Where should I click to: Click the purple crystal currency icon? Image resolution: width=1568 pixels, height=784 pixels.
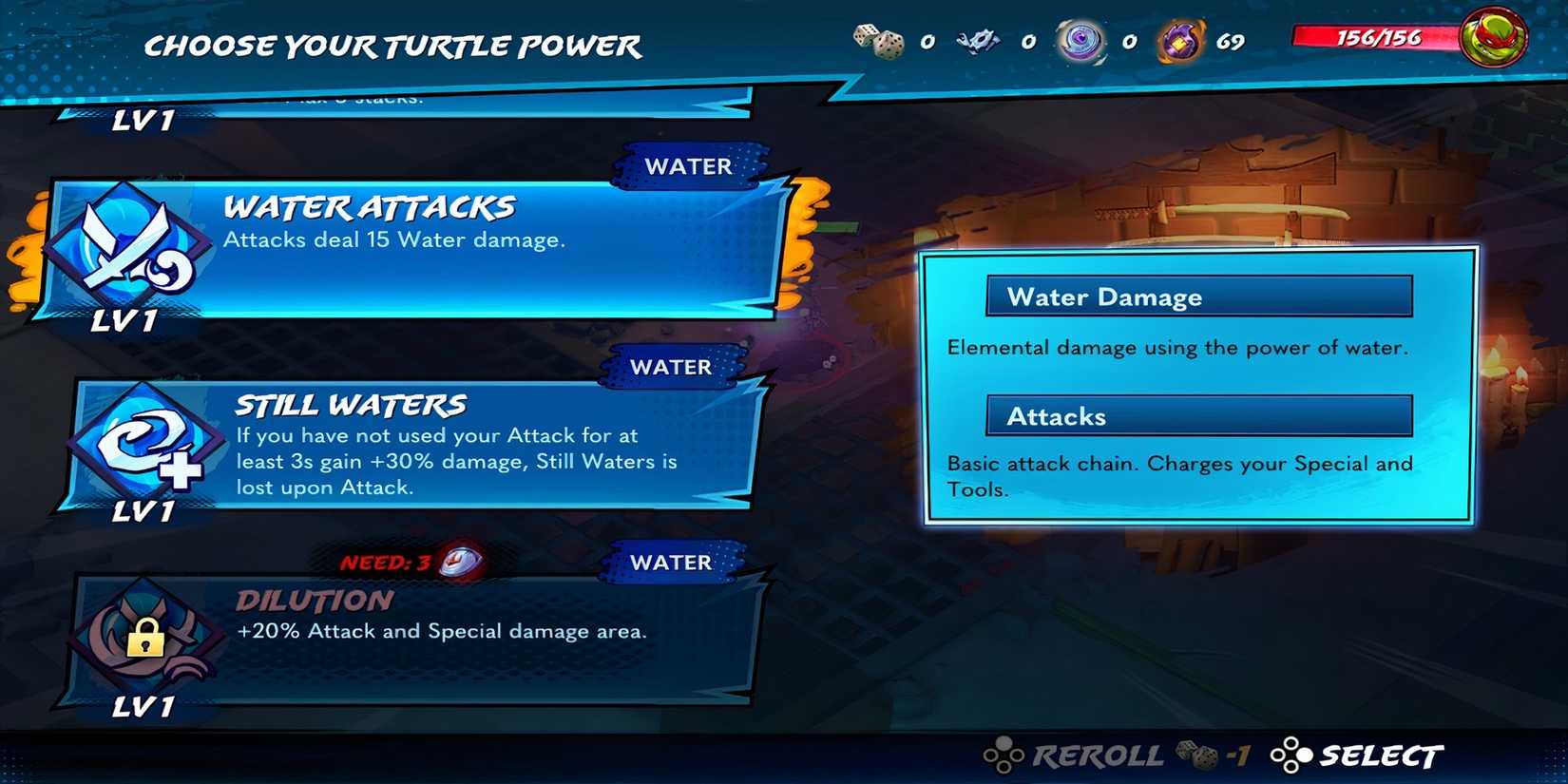tap(1180, 40)
